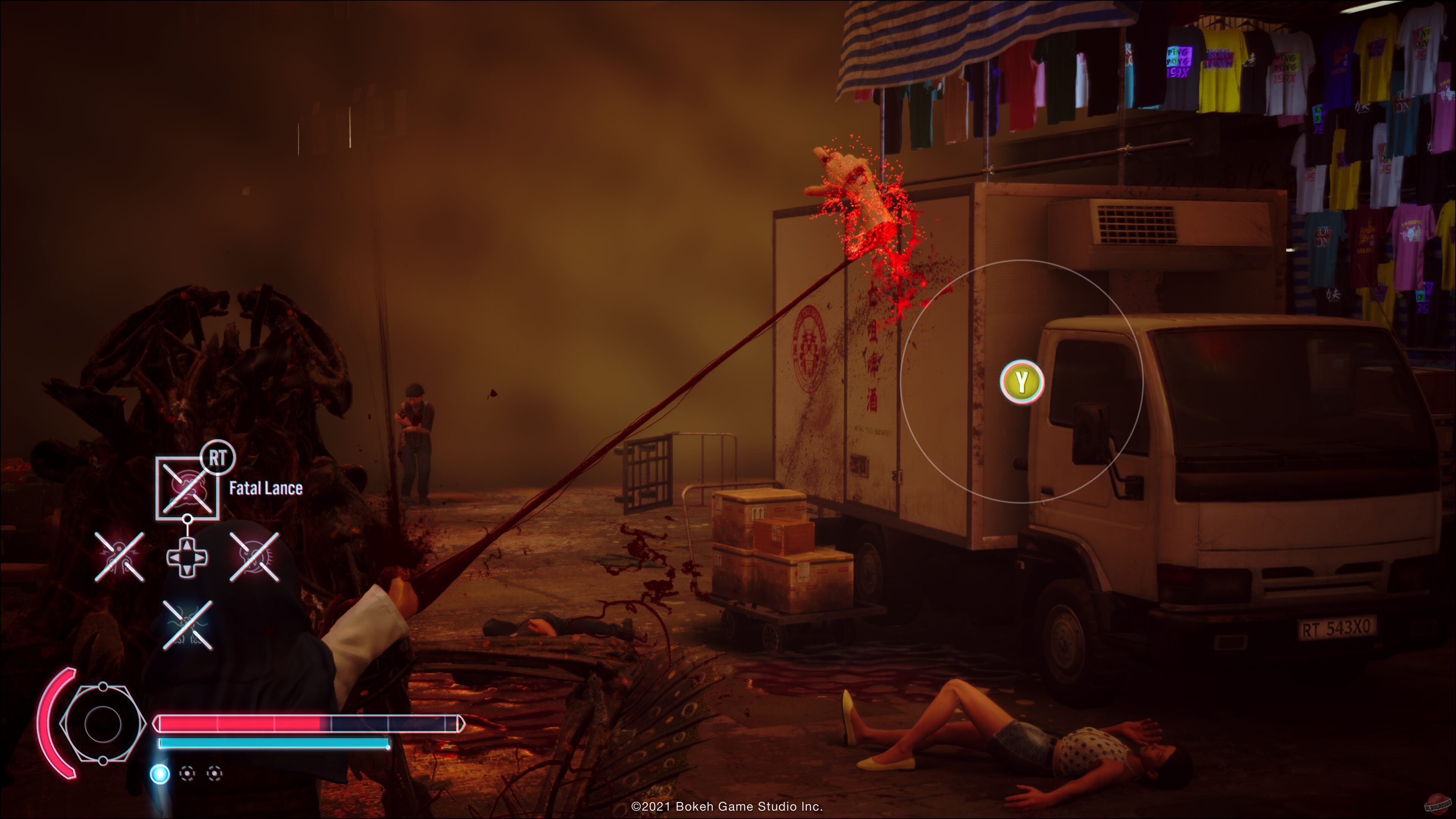This screenshot has width=1456, height=819.
Task: Choose the crossed-out ability with lightning sparks
Action: tap(119, 557)
